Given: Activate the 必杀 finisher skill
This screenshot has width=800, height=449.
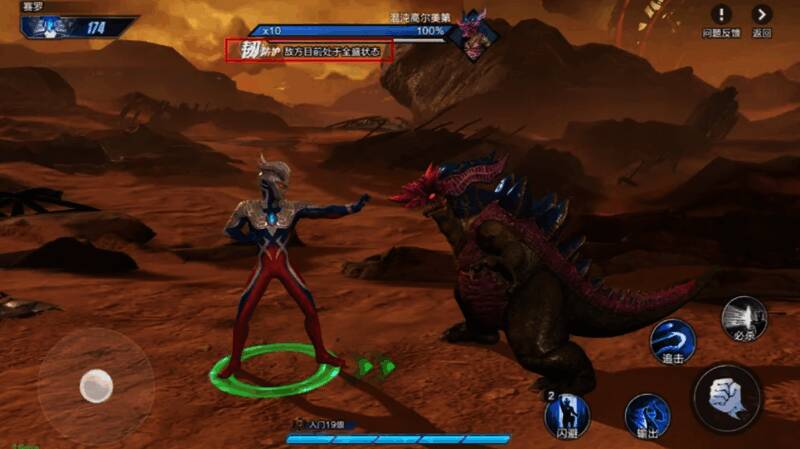Looking at the screenshot, I should [x=744, y=319].
